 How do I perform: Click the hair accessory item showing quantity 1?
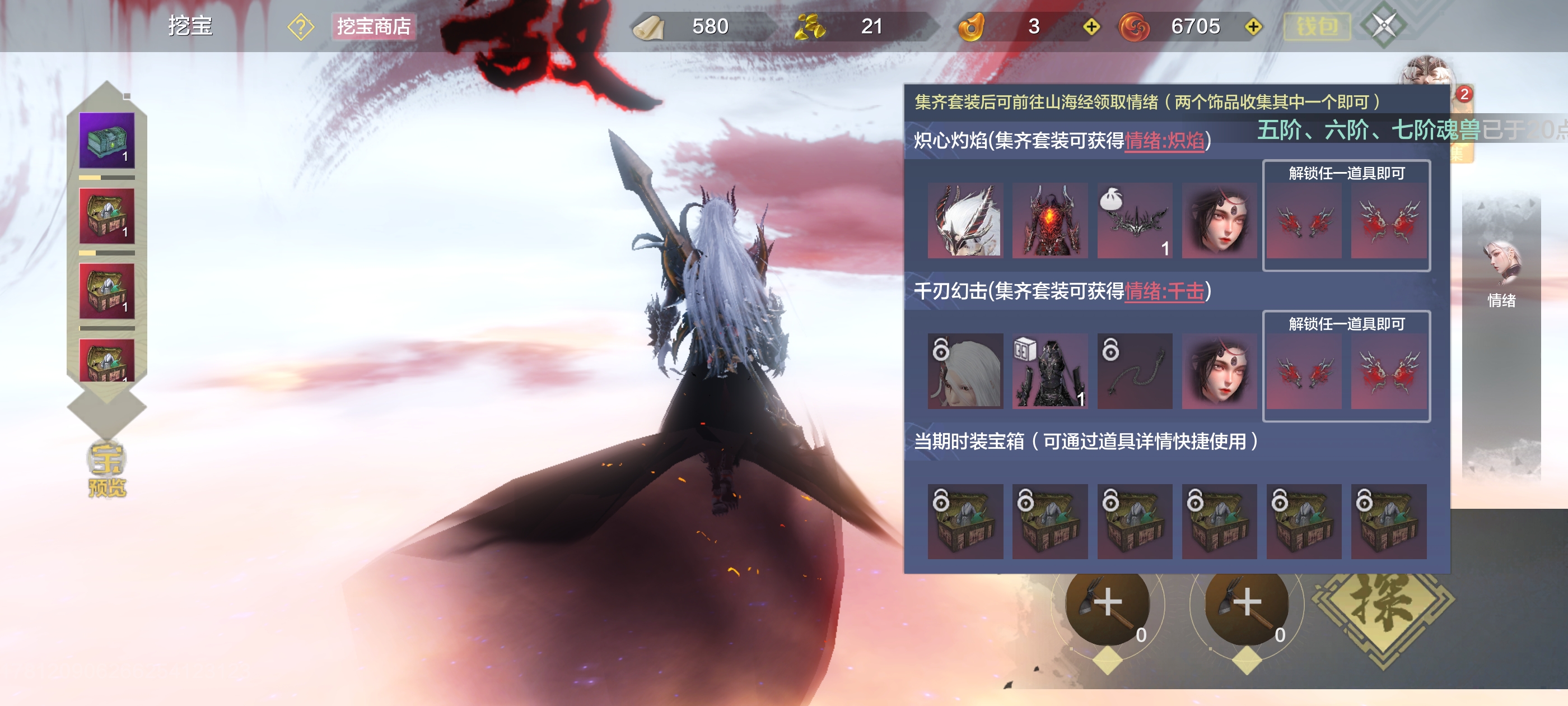pos(1134,221)
